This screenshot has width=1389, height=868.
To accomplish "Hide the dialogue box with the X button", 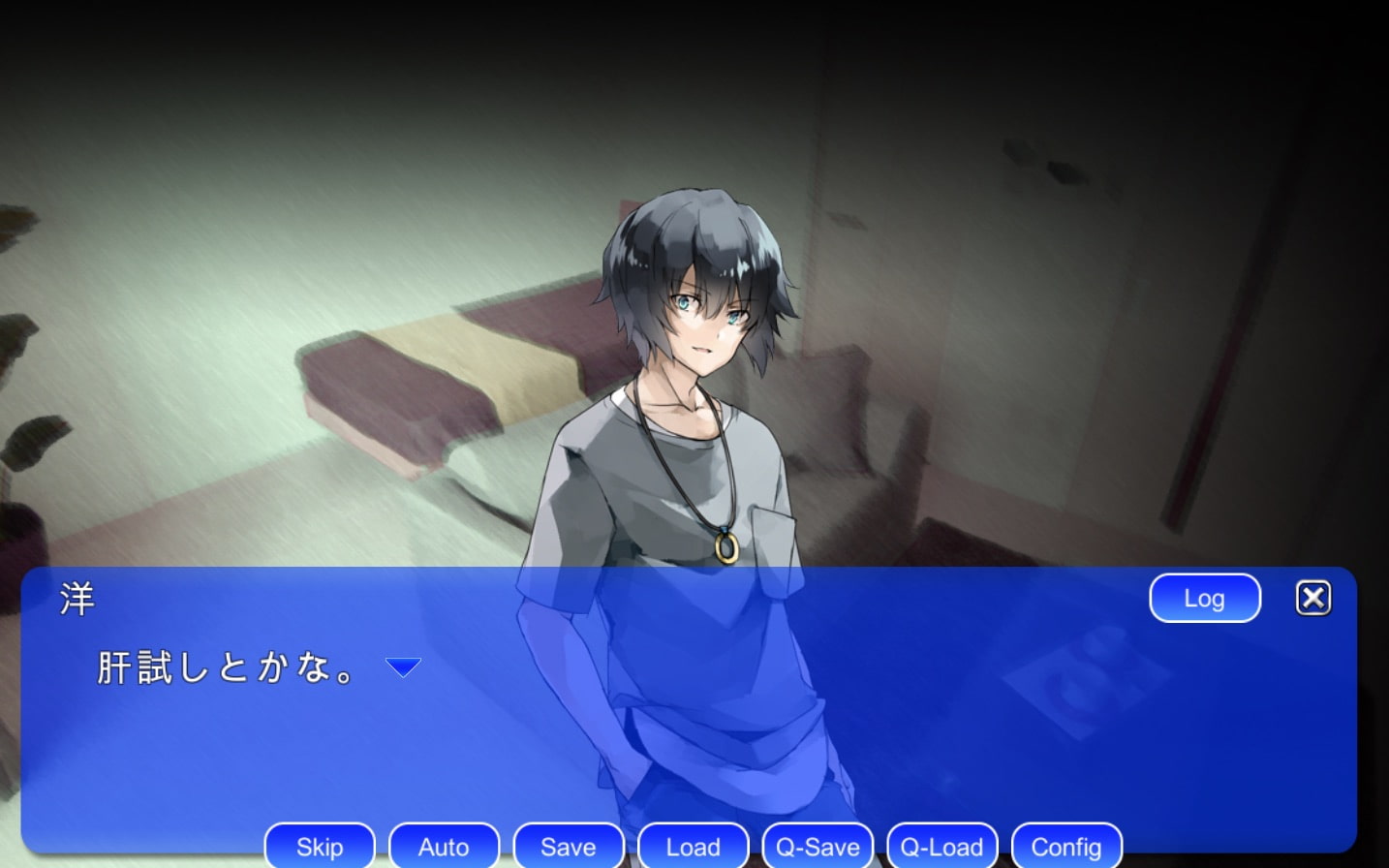I will click(1312, 599).
